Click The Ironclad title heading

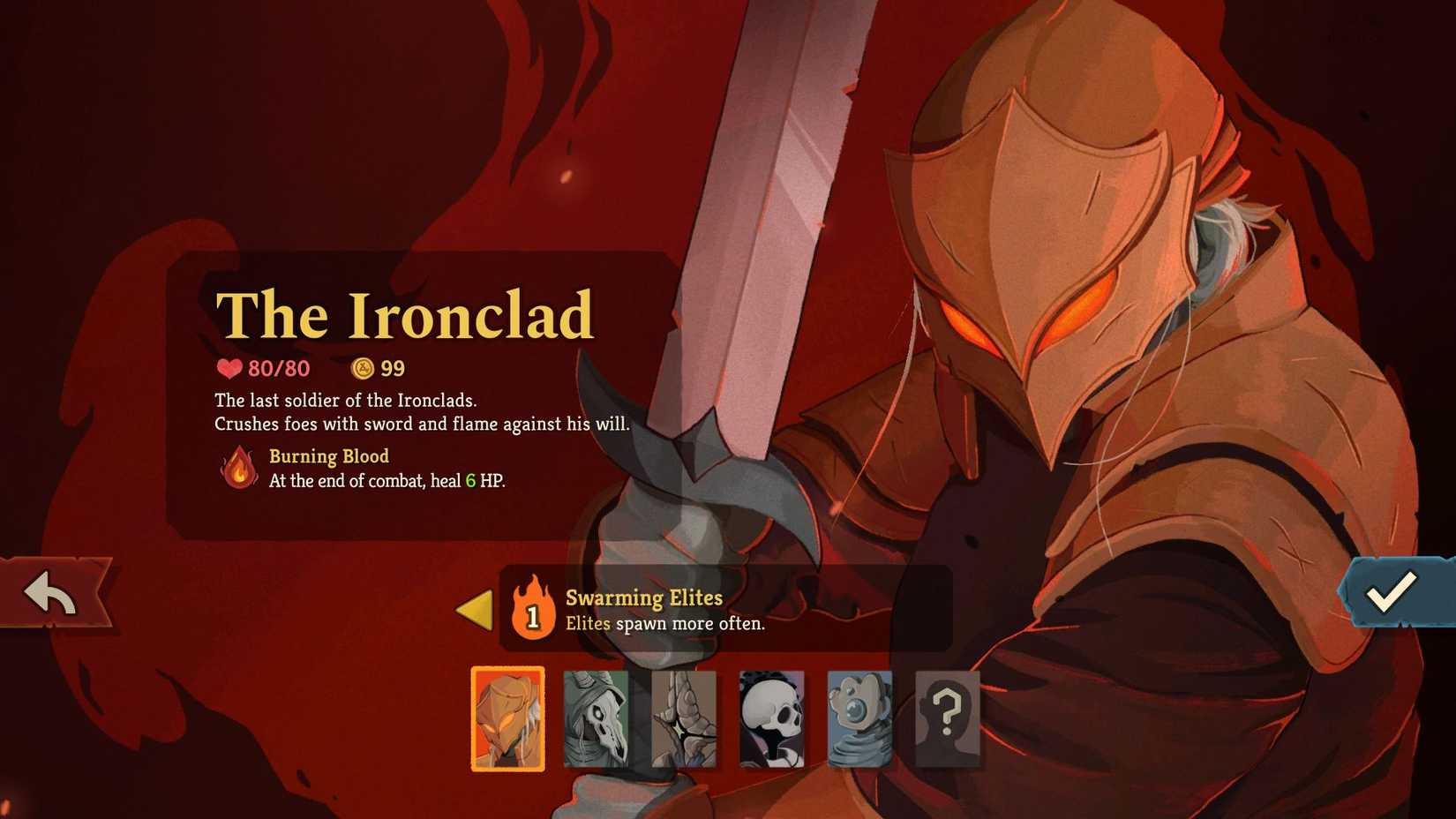pyautogui.click(x=404, y=316)
